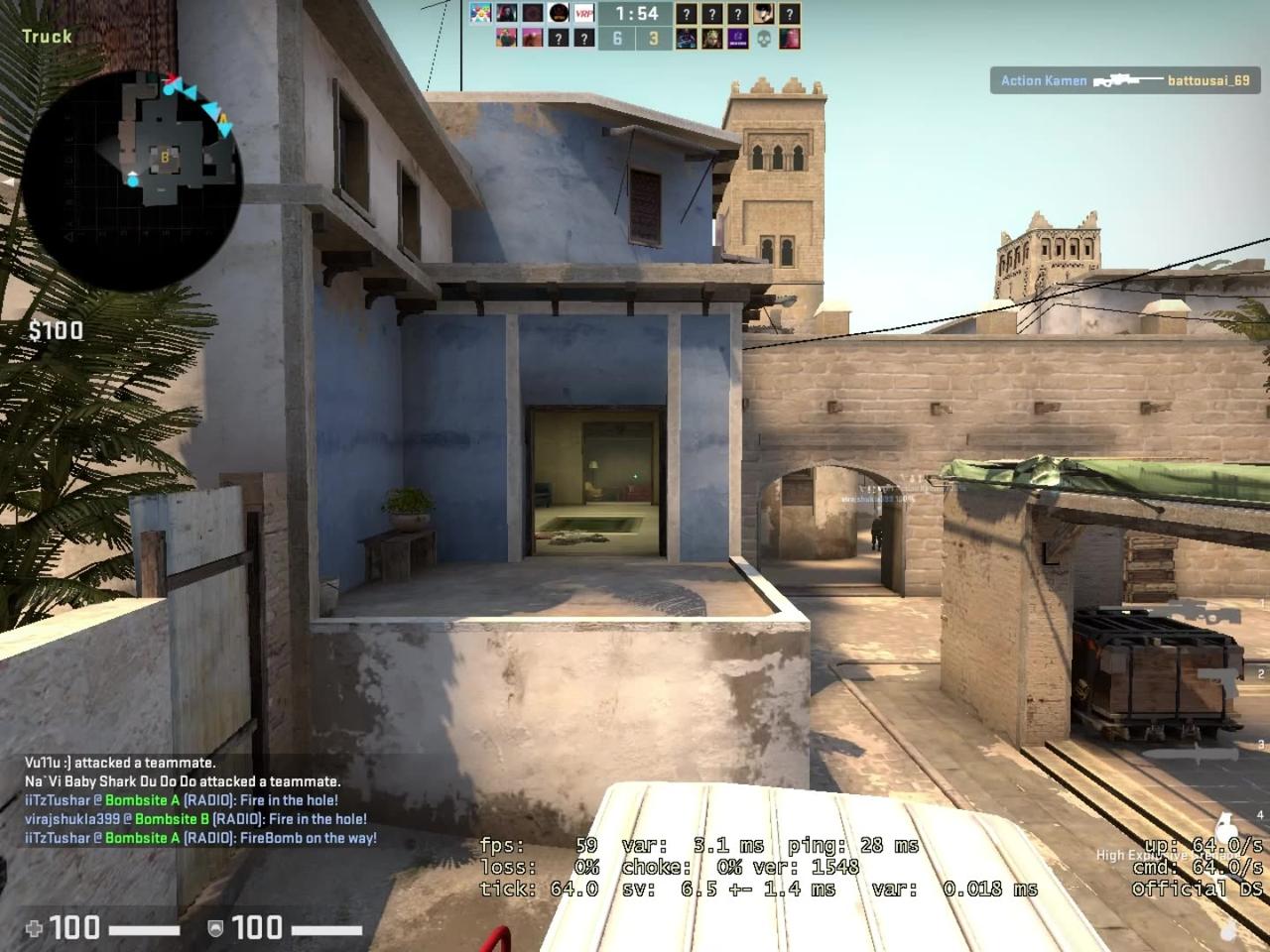Image resolution: width=1270 pixels, height=952 pixels.
Task: Click the Truck location label
Action: [47, 35]
